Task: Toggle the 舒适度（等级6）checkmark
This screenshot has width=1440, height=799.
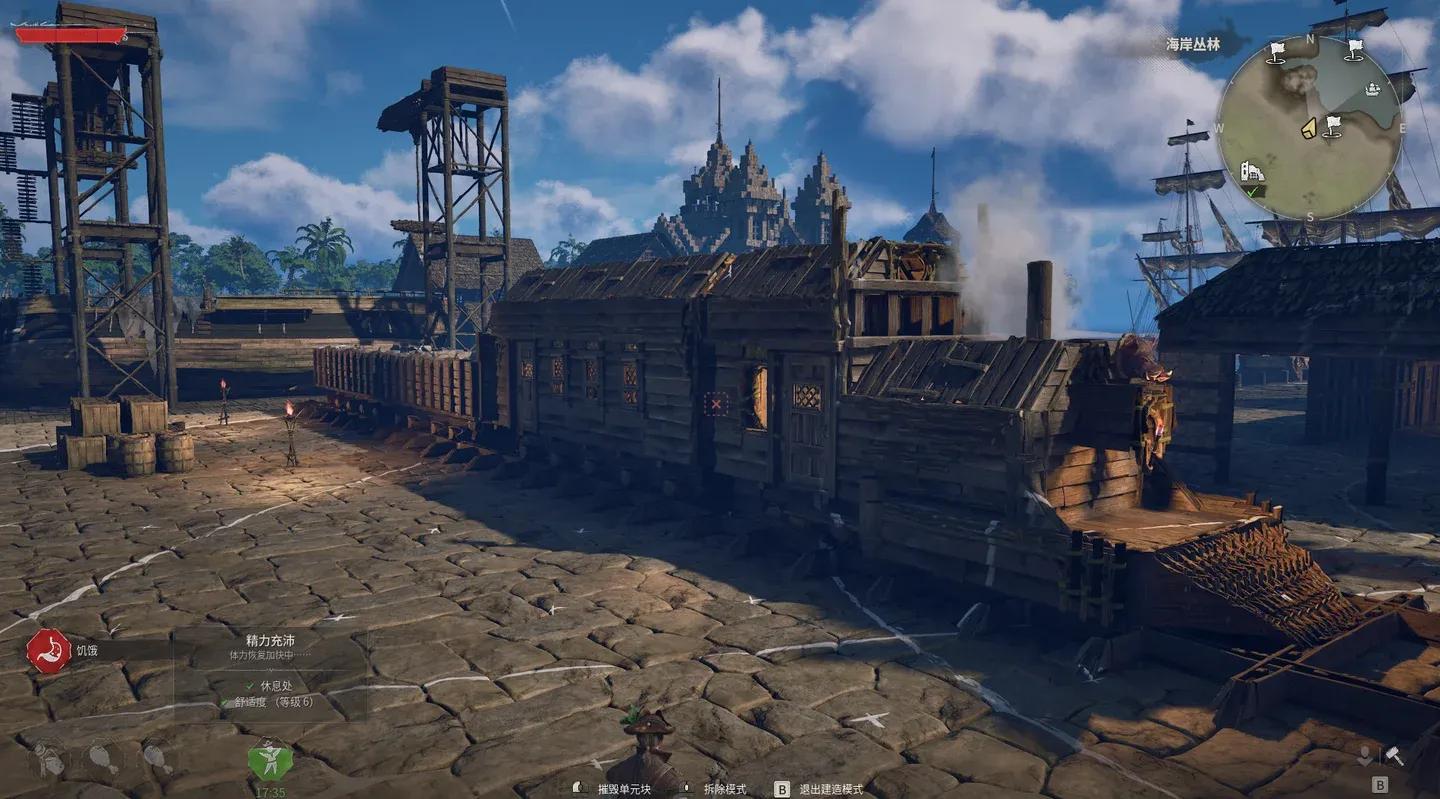Action: (x=222, y=702)
